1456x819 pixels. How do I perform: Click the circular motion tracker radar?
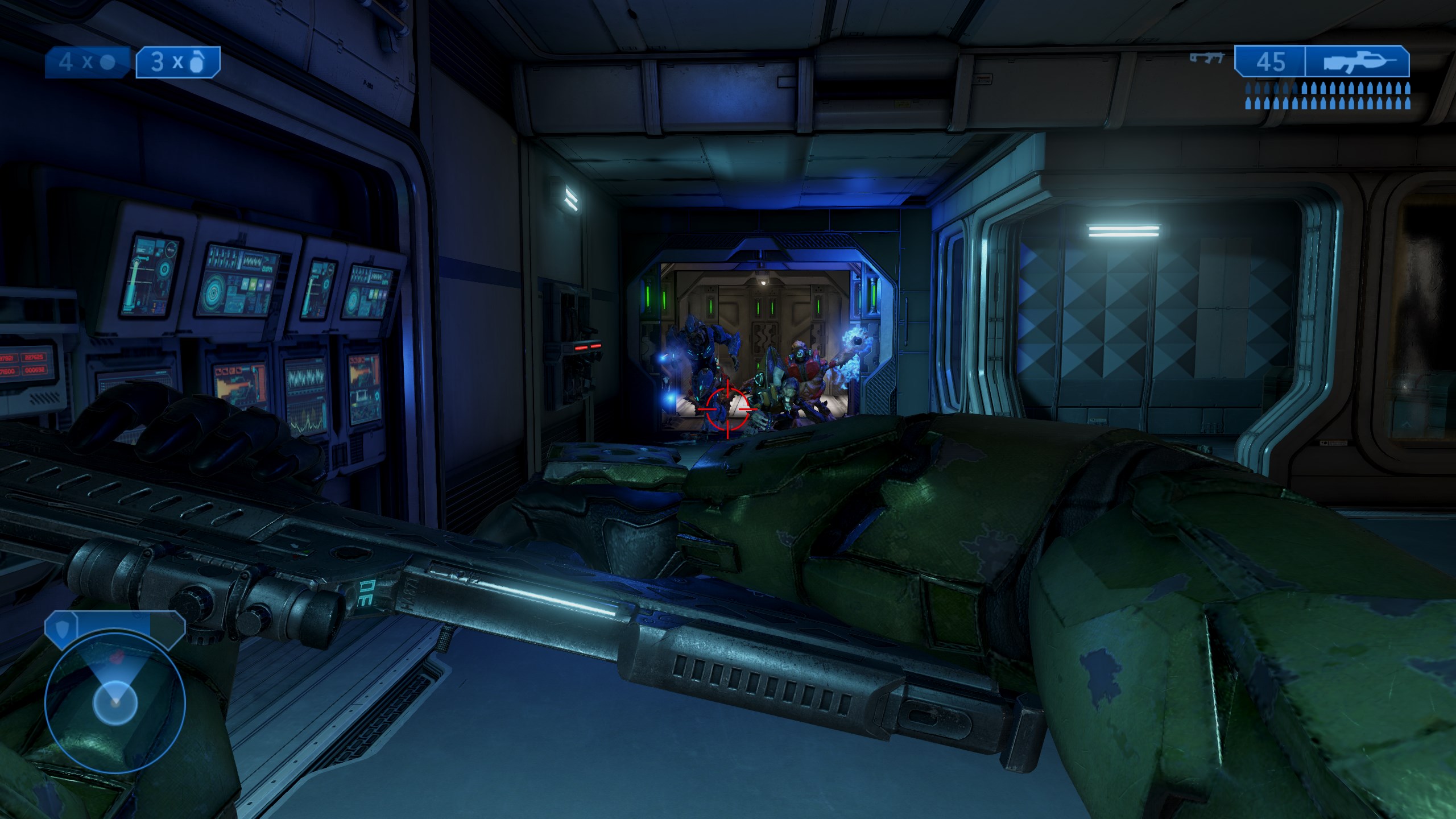click(114, 702)
